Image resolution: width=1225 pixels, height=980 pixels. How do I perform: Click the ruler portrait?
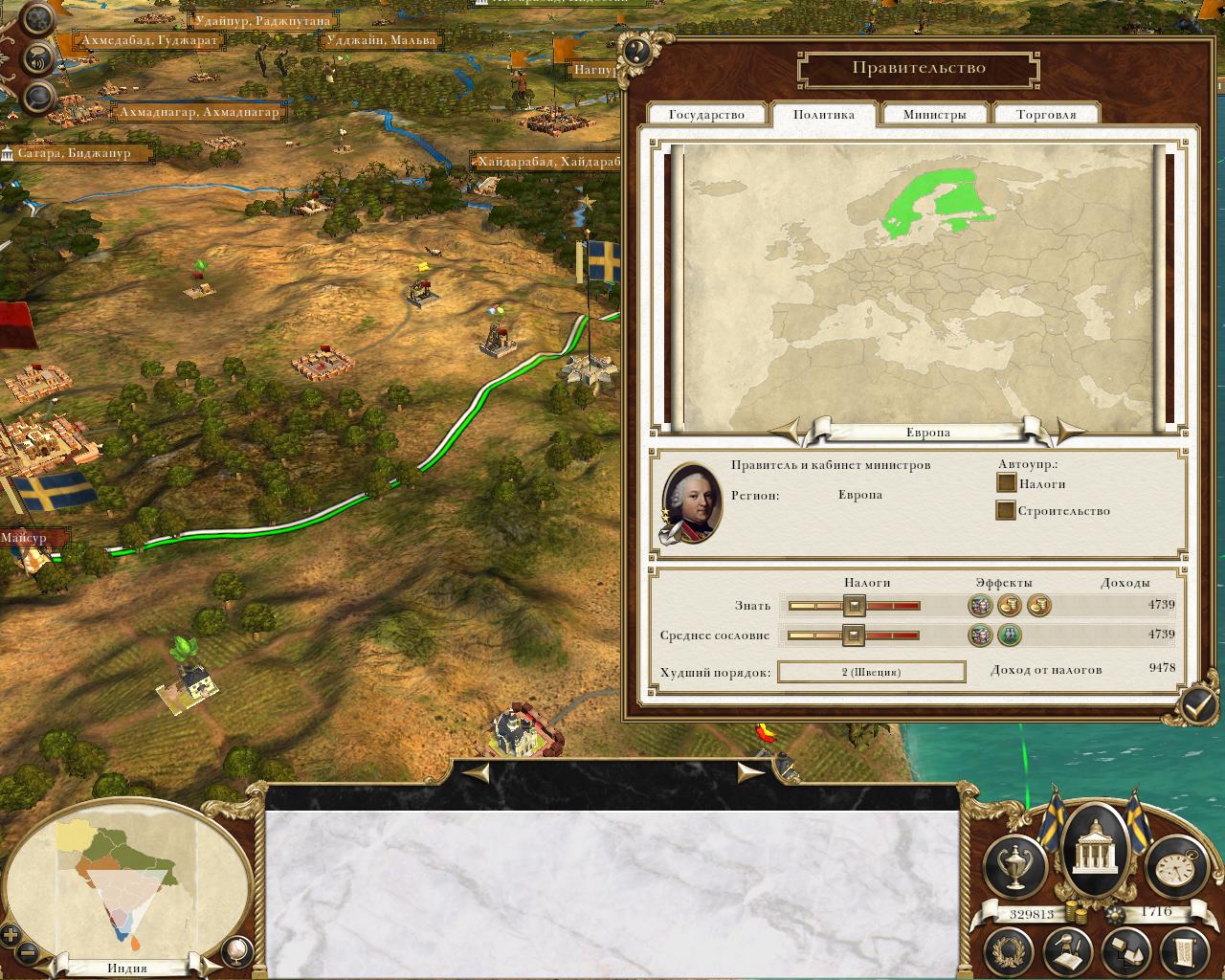691,502
